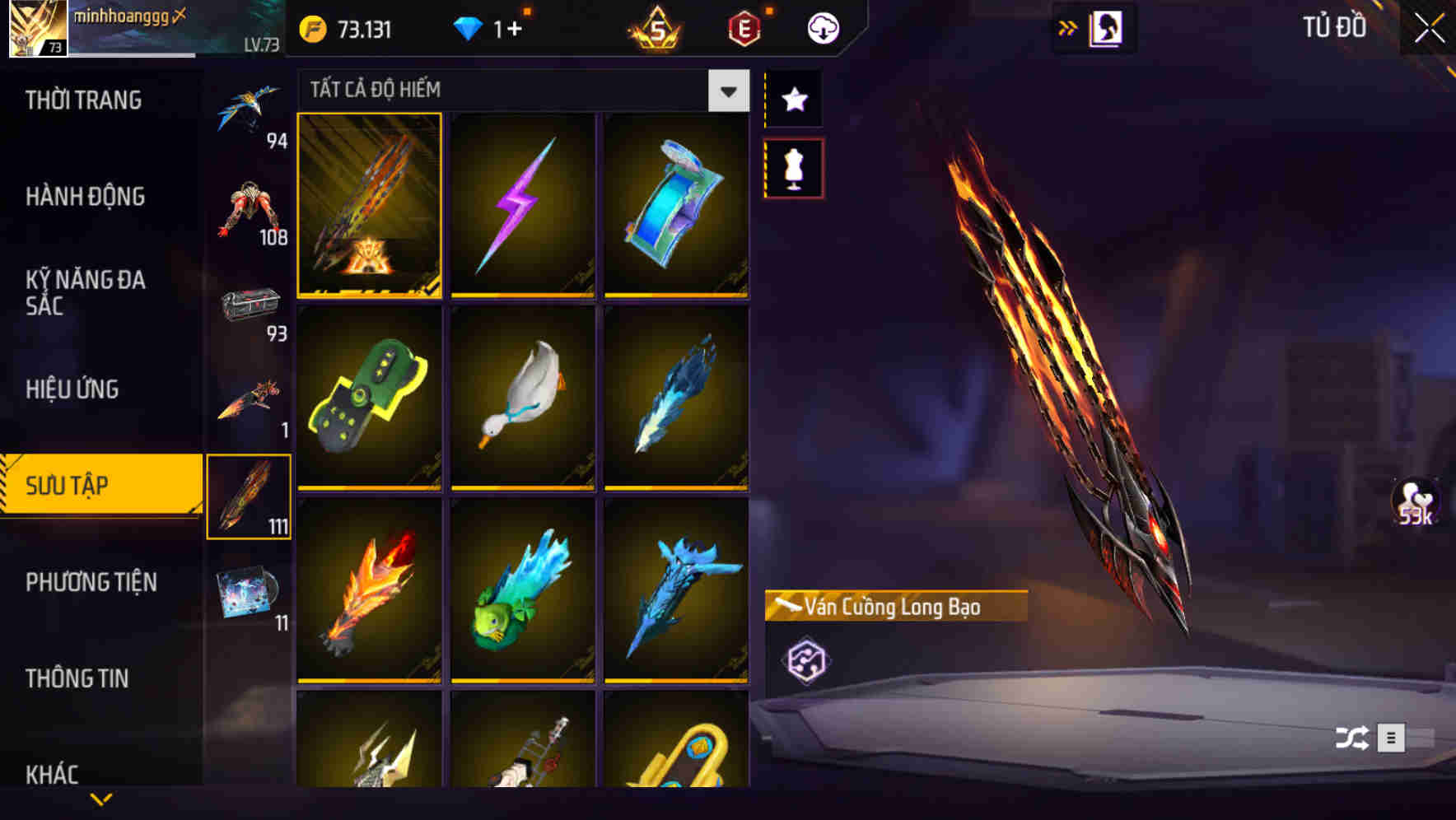The image size is (1456, 820).
Task: Open the loot box category icon showing 93
Action: click(x=251, y=305)
